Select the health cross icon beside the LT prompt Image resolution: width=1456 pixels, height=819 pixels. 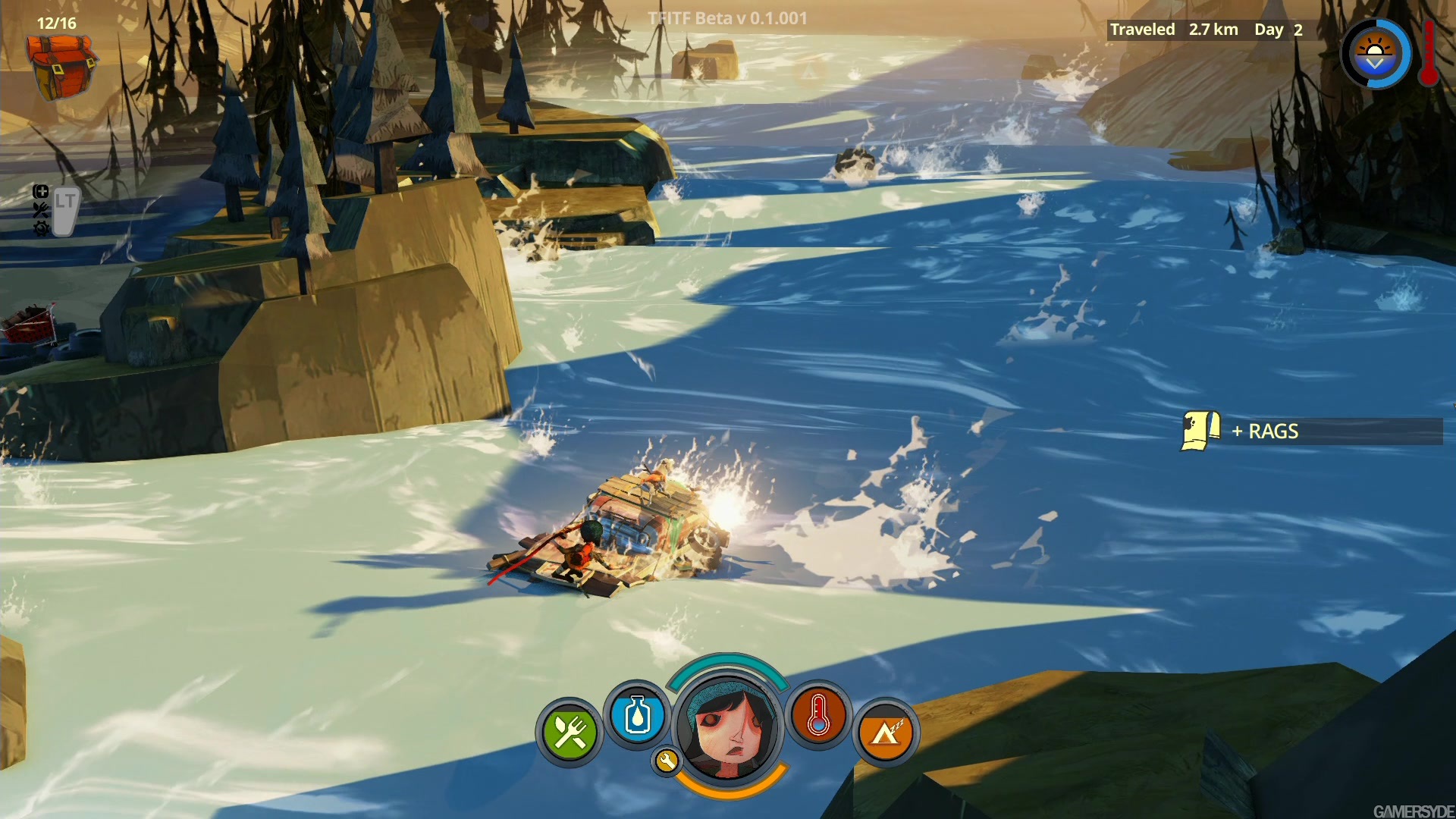pos(42,192)
